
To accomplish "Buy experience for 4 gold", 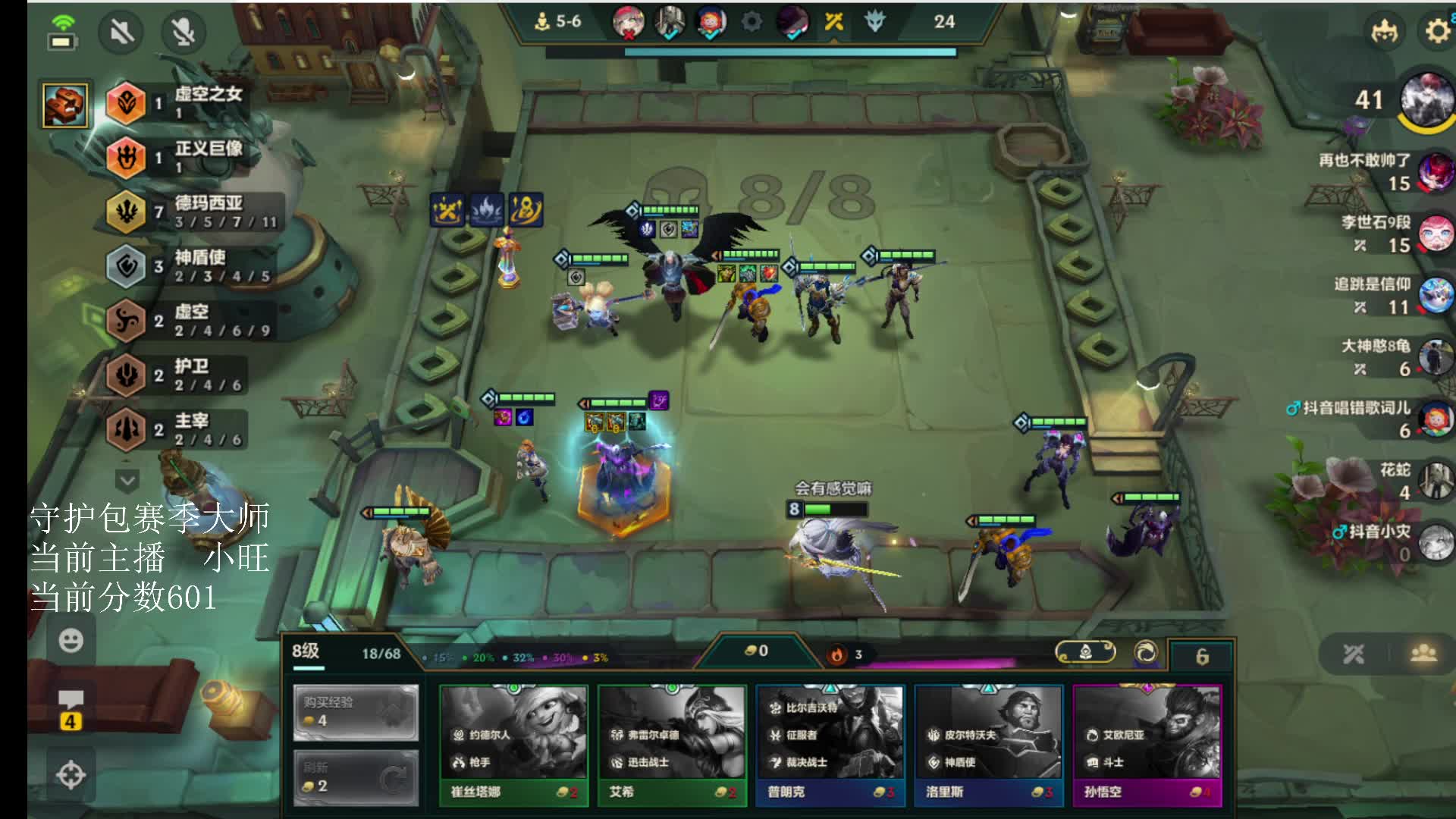I will tap(356, 712).
